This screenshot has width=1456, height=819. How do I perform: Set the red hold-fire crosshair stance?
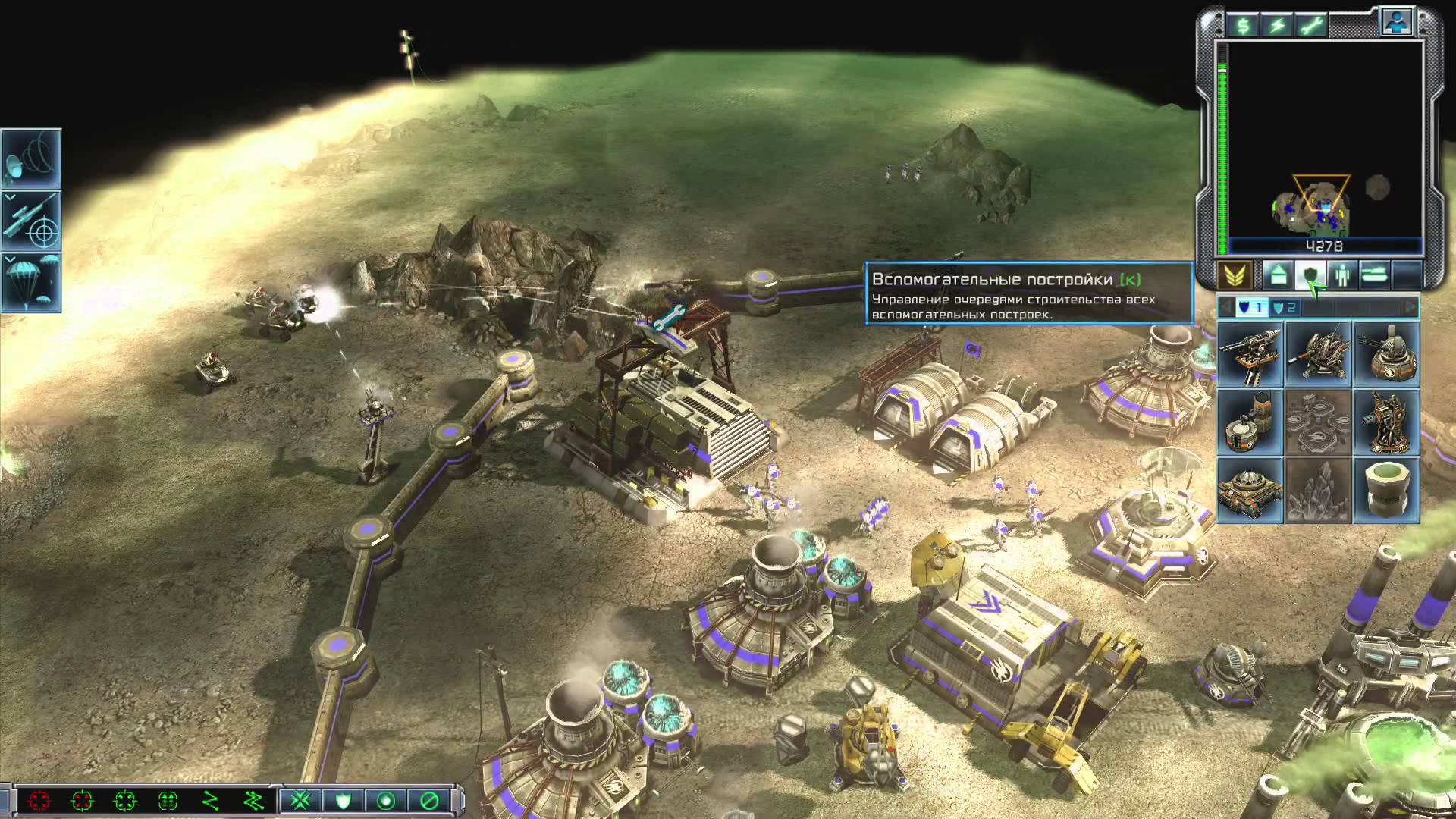[x=39, y=801]
